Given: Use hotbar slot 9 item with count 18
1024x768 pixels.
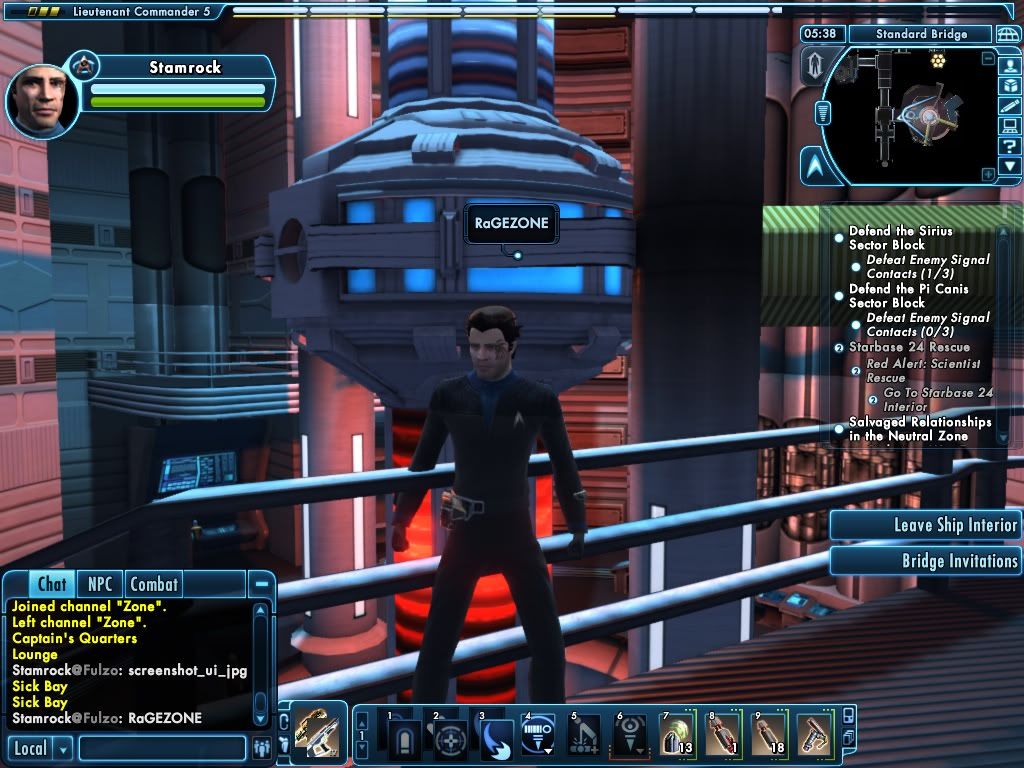Looking at the screenshot, I should pos(768,738).
